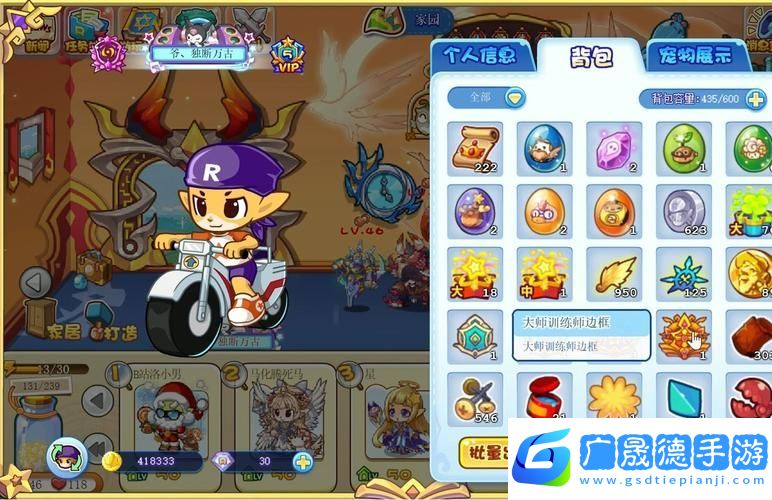Choose the purple ghost crystal item
The width and height of the screenshot is (772, 500).
point(613,149)
